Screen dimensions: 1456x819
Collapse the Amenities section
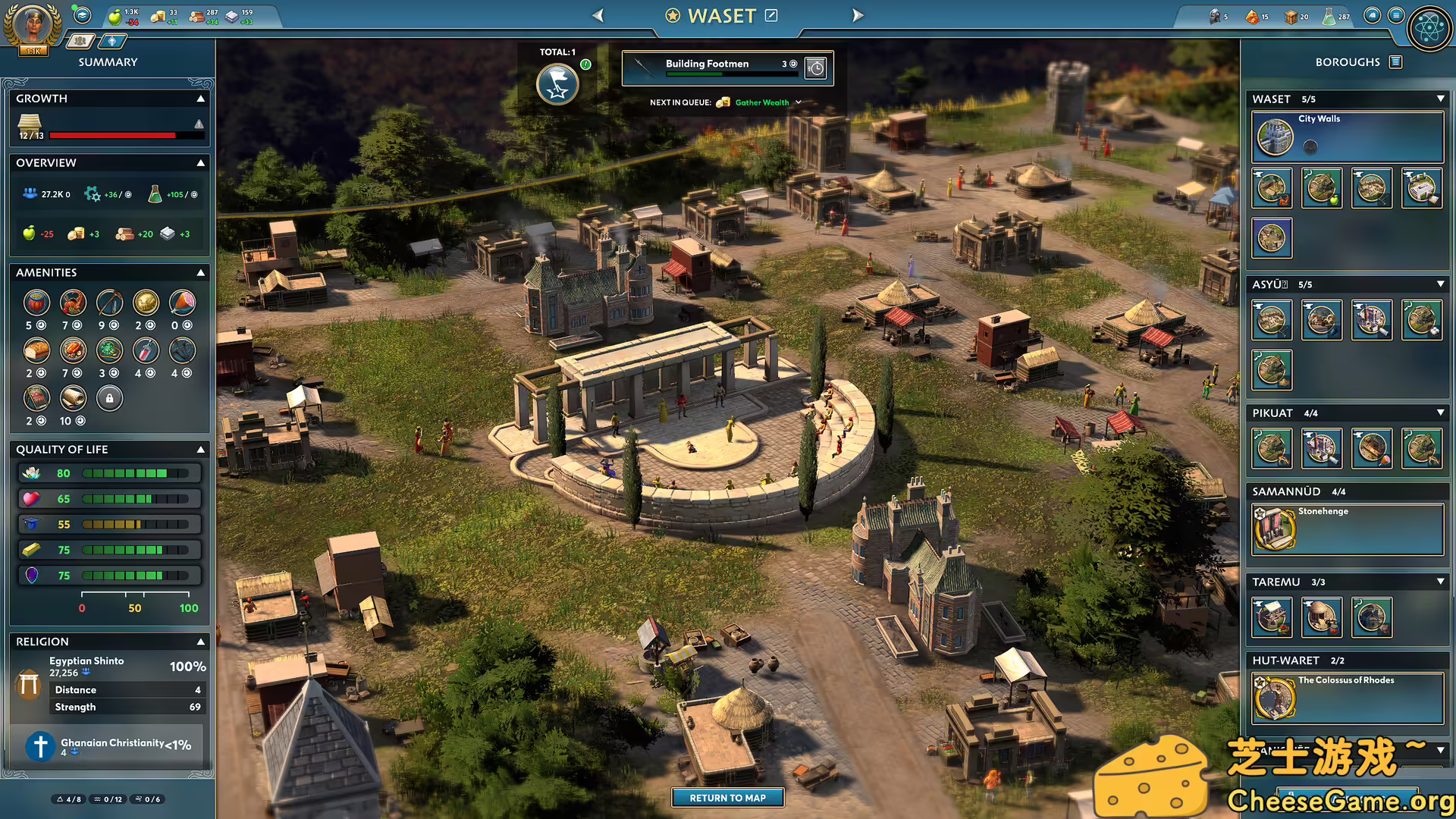click(x=201, y=272)
